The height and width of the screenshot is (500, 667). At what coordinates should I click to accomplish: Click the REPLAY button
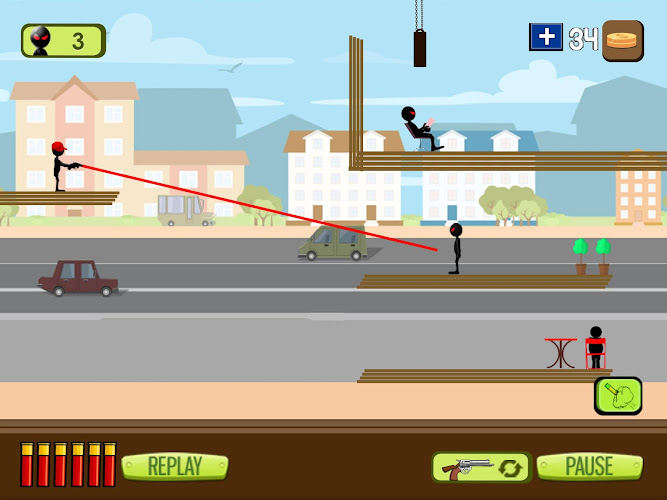coord(174,466)
